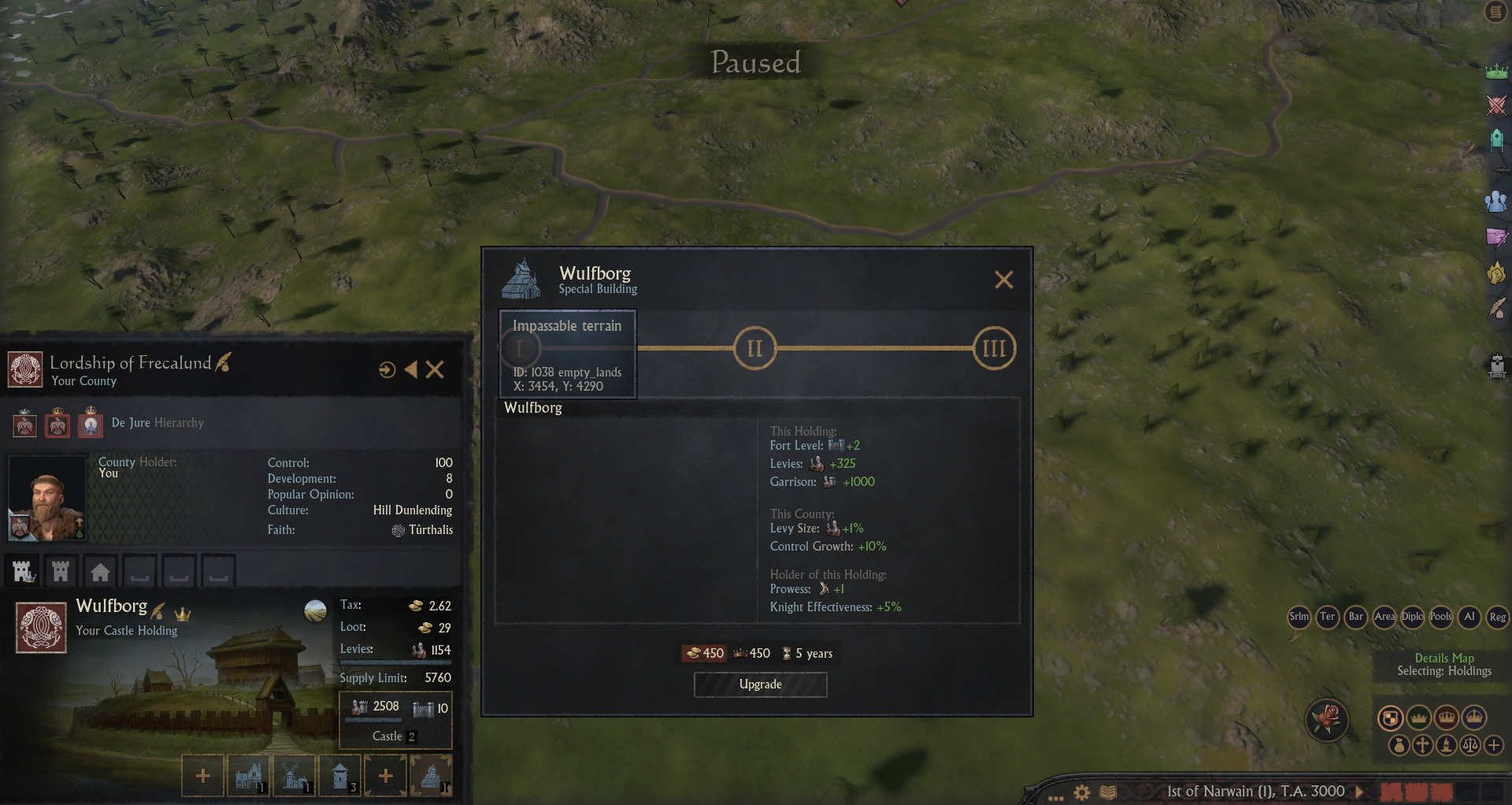Close the Lordship of Frecalund county panel

(435, 369)
